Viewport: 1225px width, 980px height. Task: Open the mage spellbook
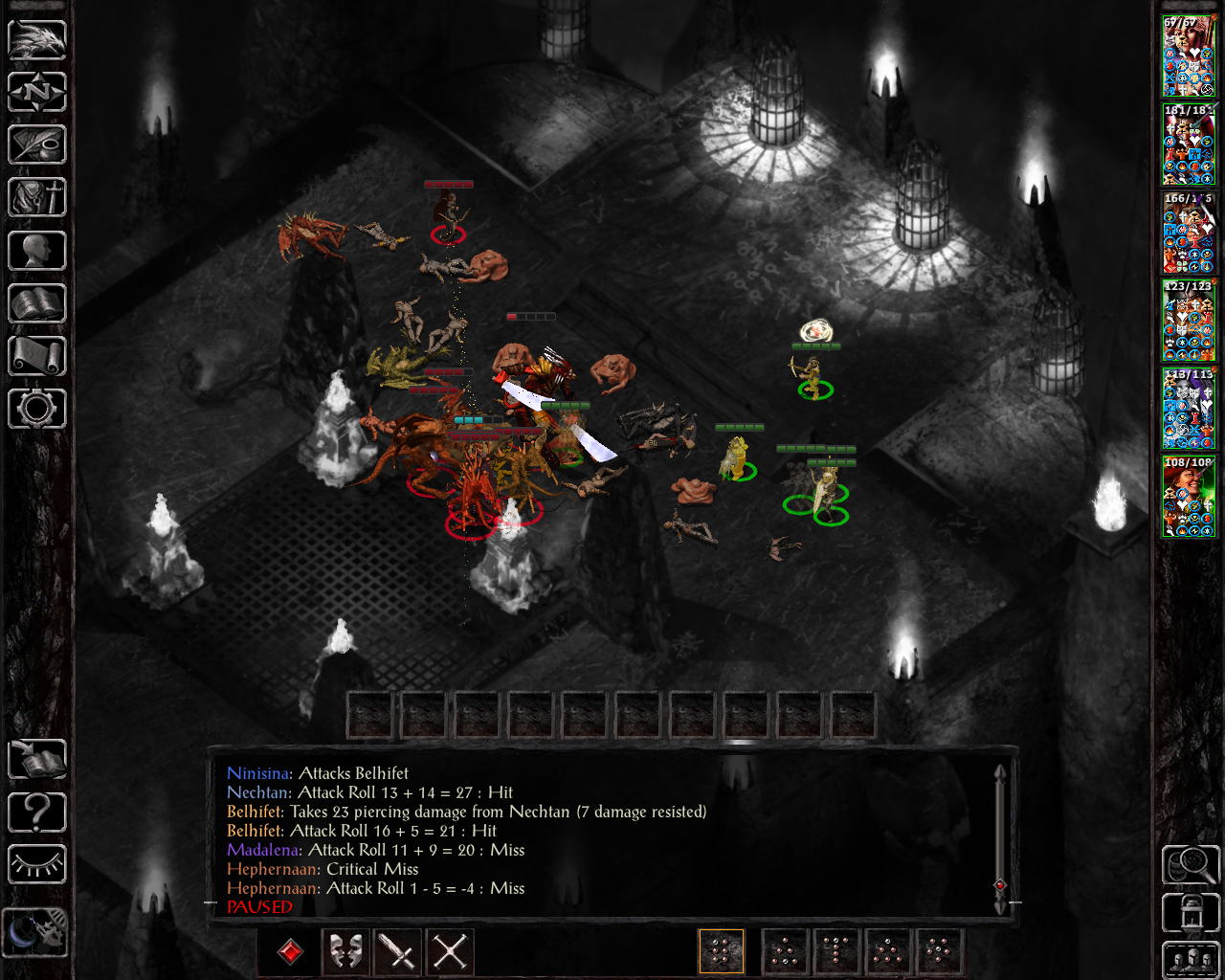[37, 303]
